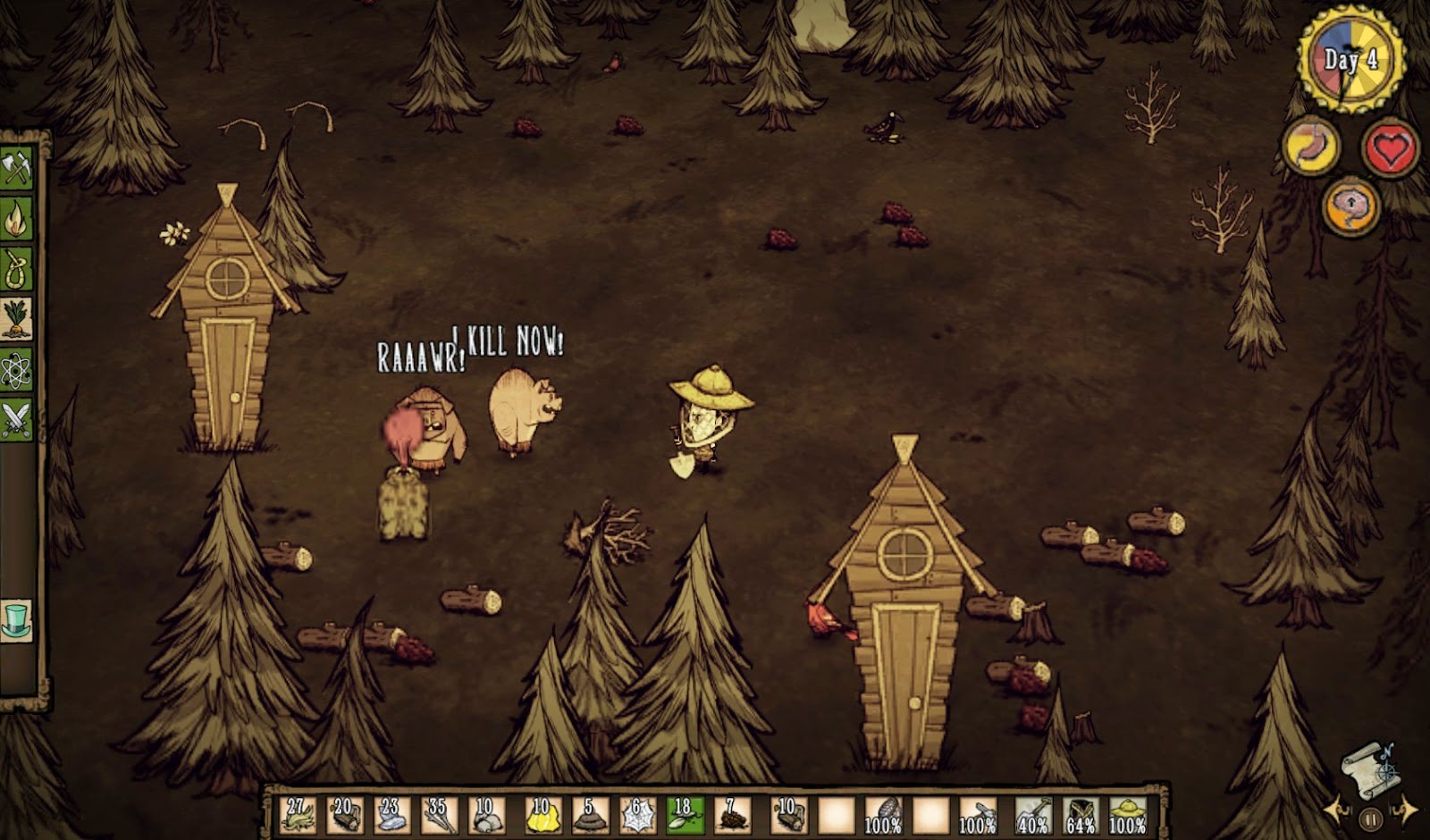Viewport: 1430px width, 840px height.
Task: Click the equipped shovel slot at 40%
Action: [x=1033, y=814]
